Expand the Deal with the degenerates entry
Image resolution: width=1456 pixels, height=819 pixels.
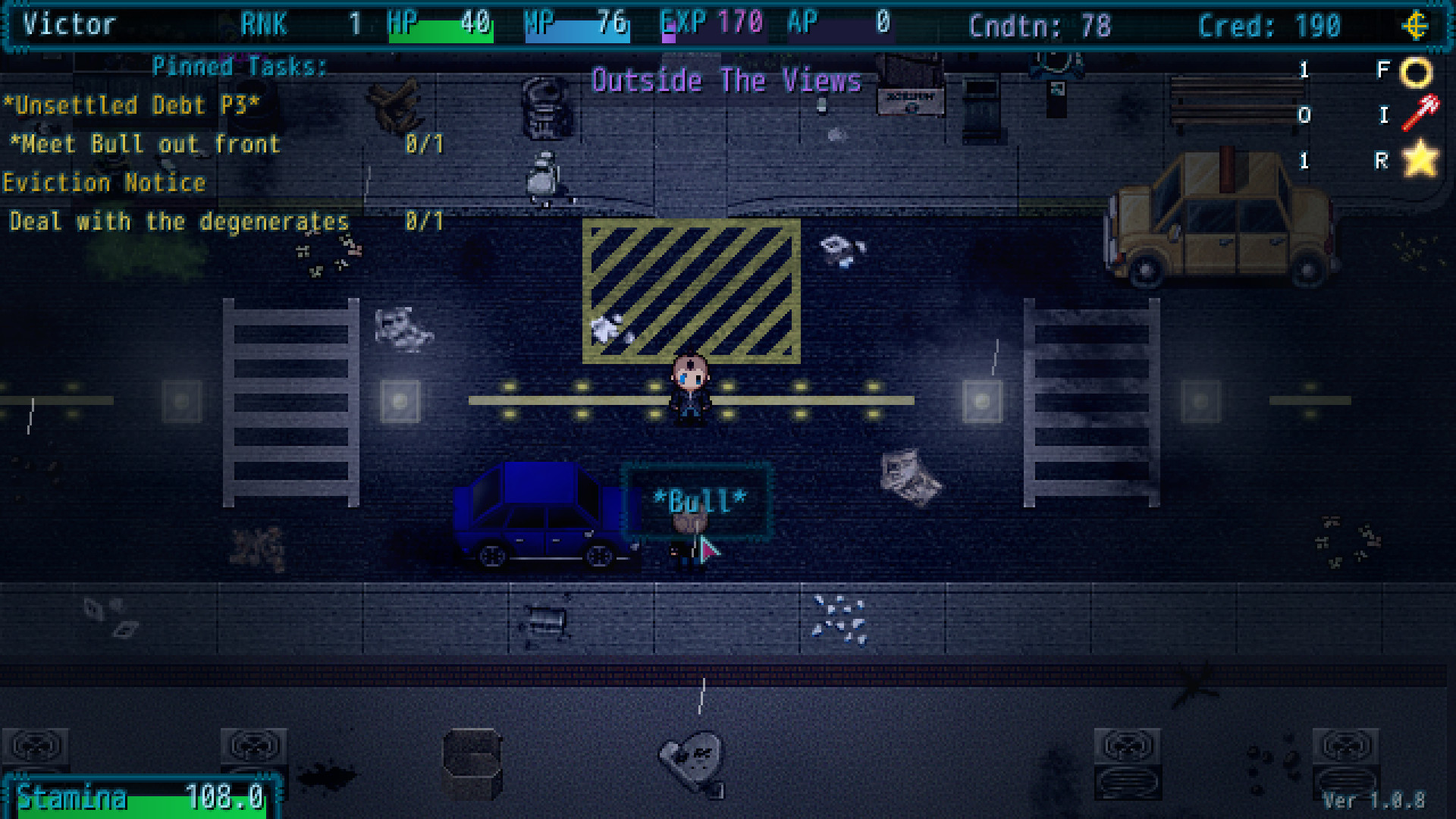click(178, 221)
